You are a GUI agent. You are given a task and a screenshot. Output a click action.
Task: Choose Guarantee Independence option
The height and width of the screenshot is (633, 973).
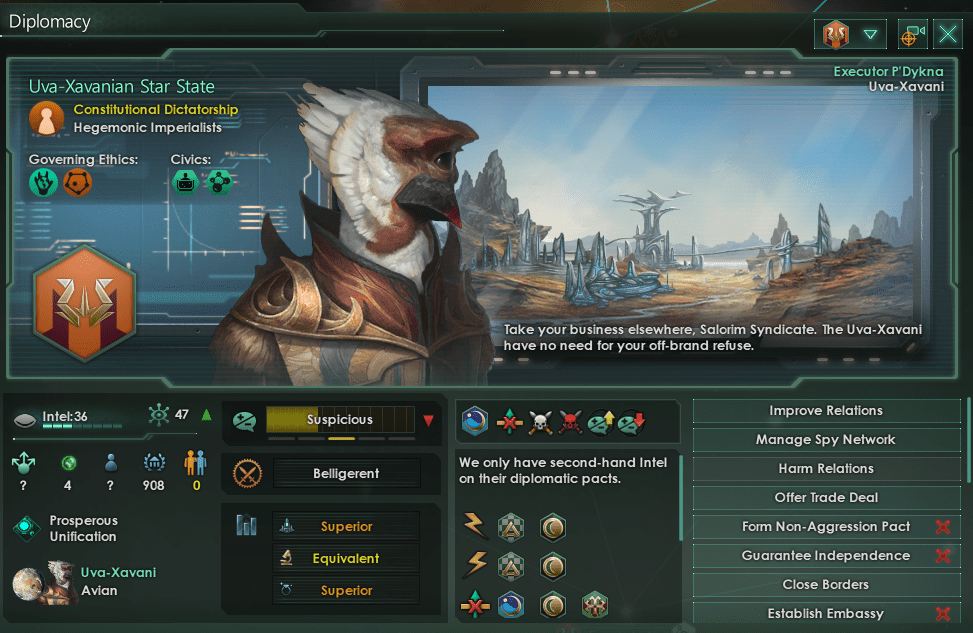click(x=825, y=556)
